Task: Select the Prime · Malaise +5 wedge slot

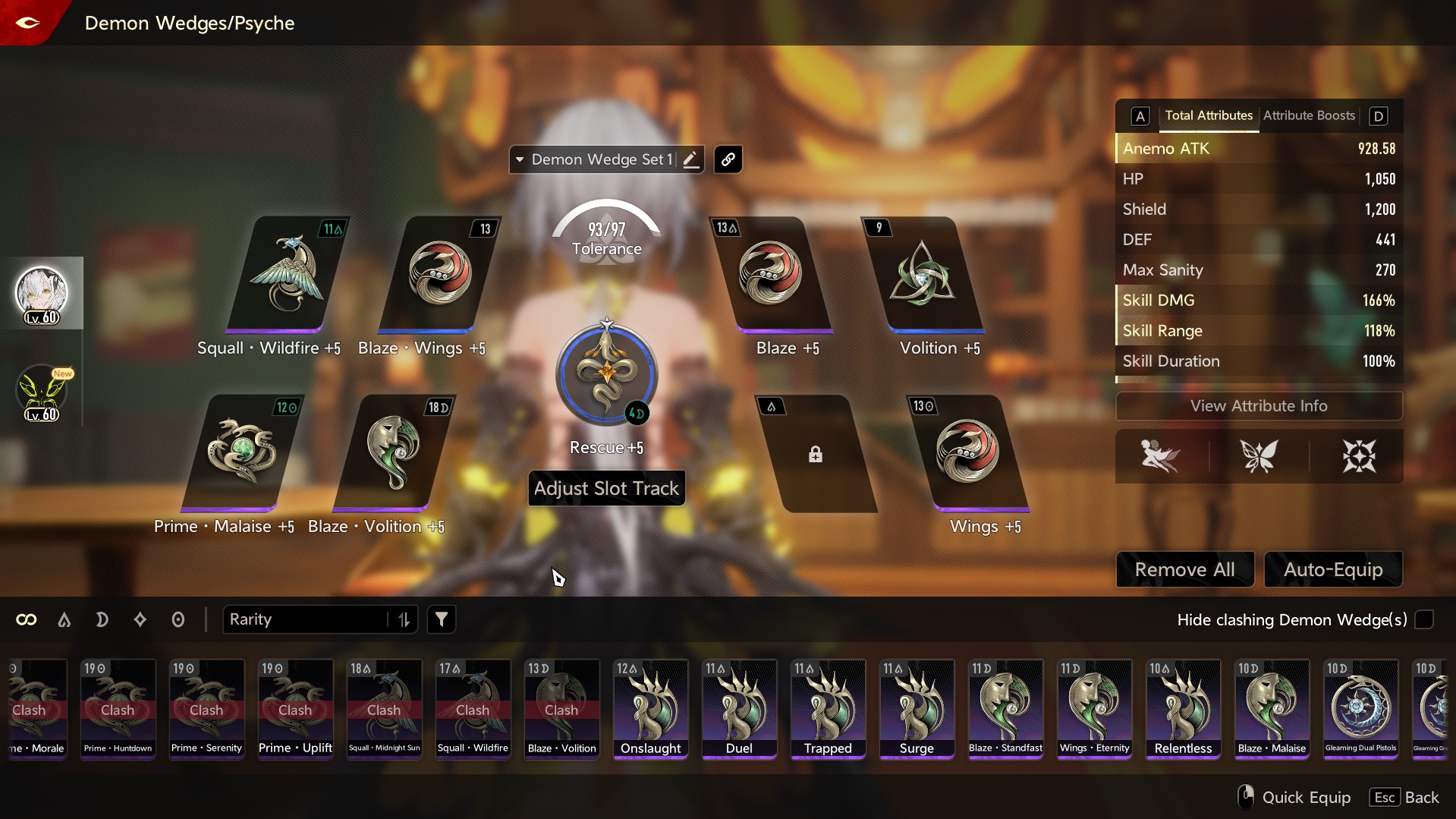Action: [241, 452]
